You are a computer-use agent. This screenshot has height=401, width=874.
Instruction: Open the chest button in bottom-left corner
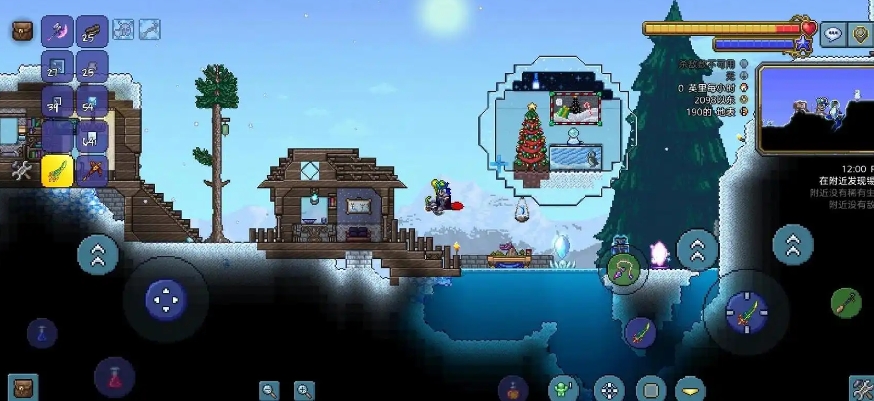pos(22,387)
